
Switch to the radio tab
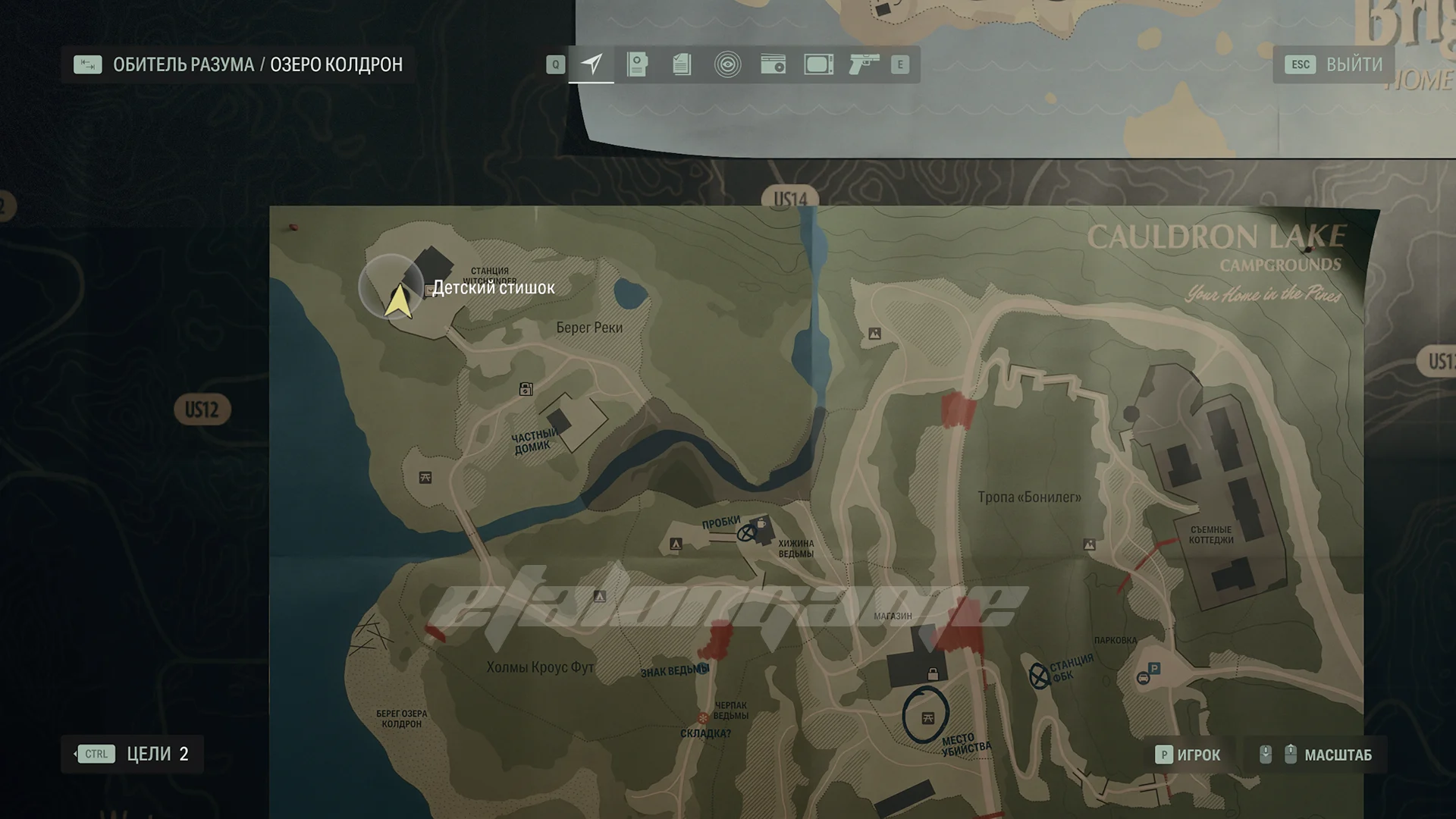(773, 64)
